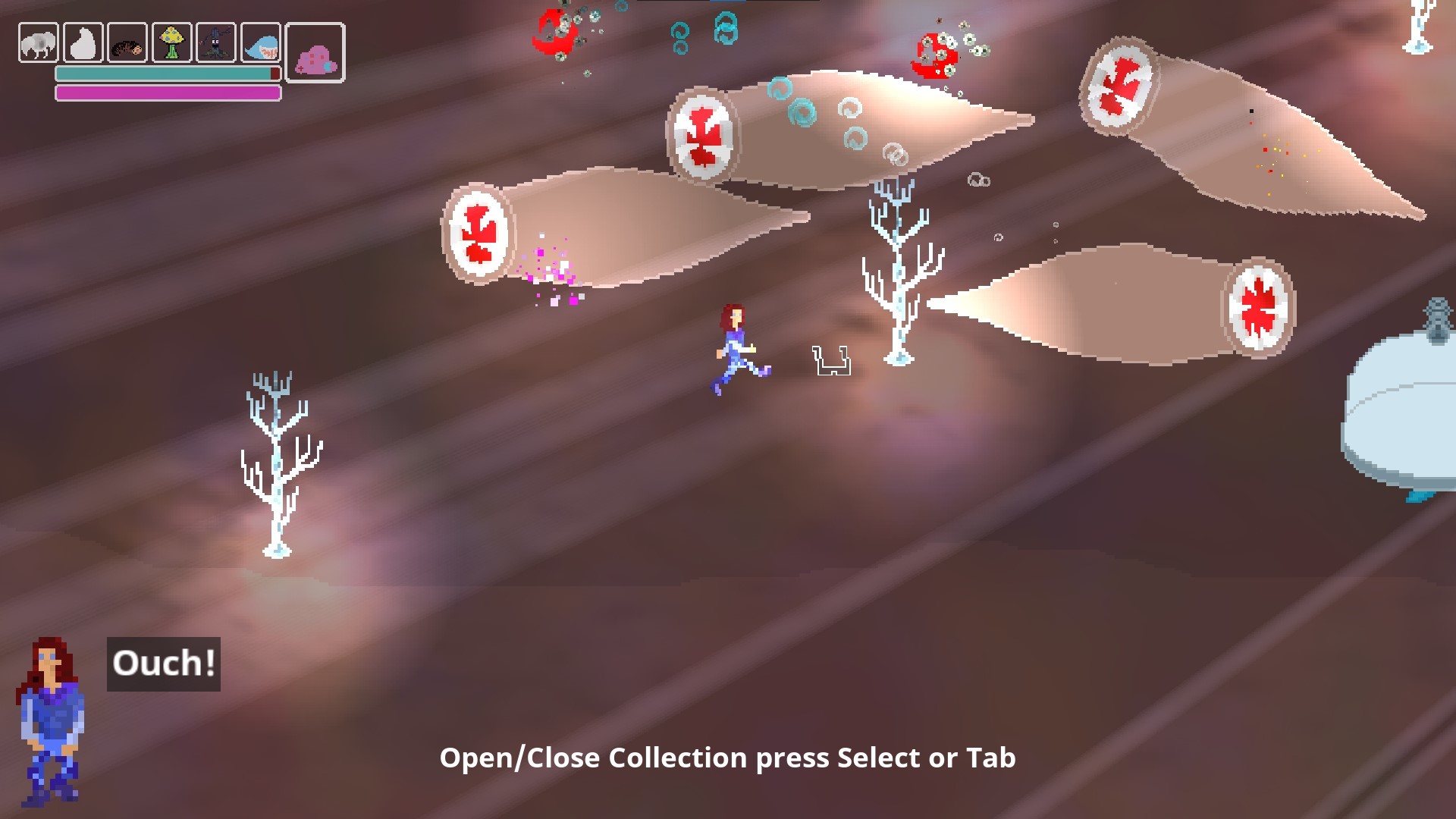
Task: Click the teal health bar
Action: 167,72
